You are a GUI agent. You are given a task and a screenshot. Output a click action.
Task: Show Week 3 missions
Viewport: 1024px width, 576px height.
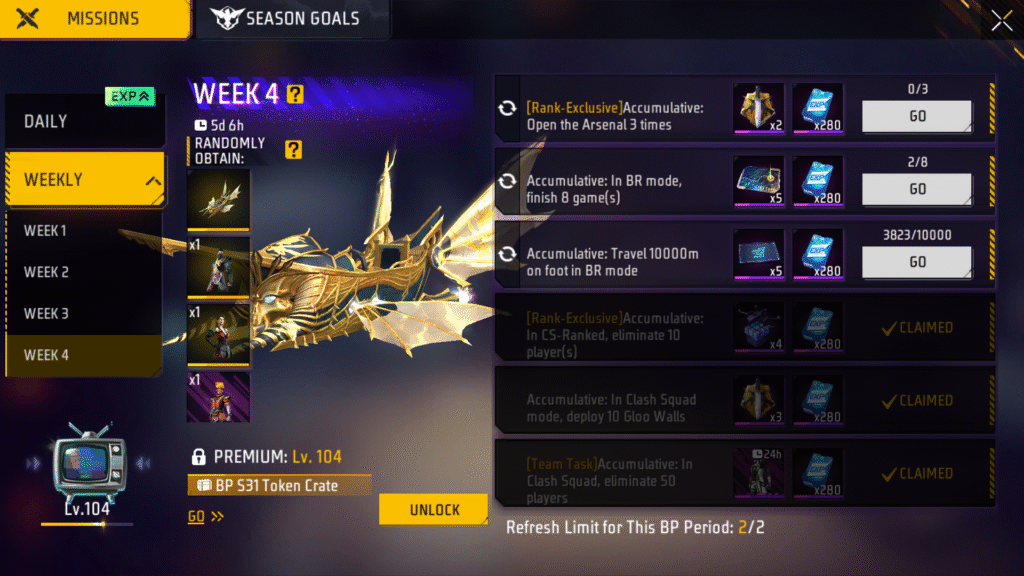[x=46, y=313]
